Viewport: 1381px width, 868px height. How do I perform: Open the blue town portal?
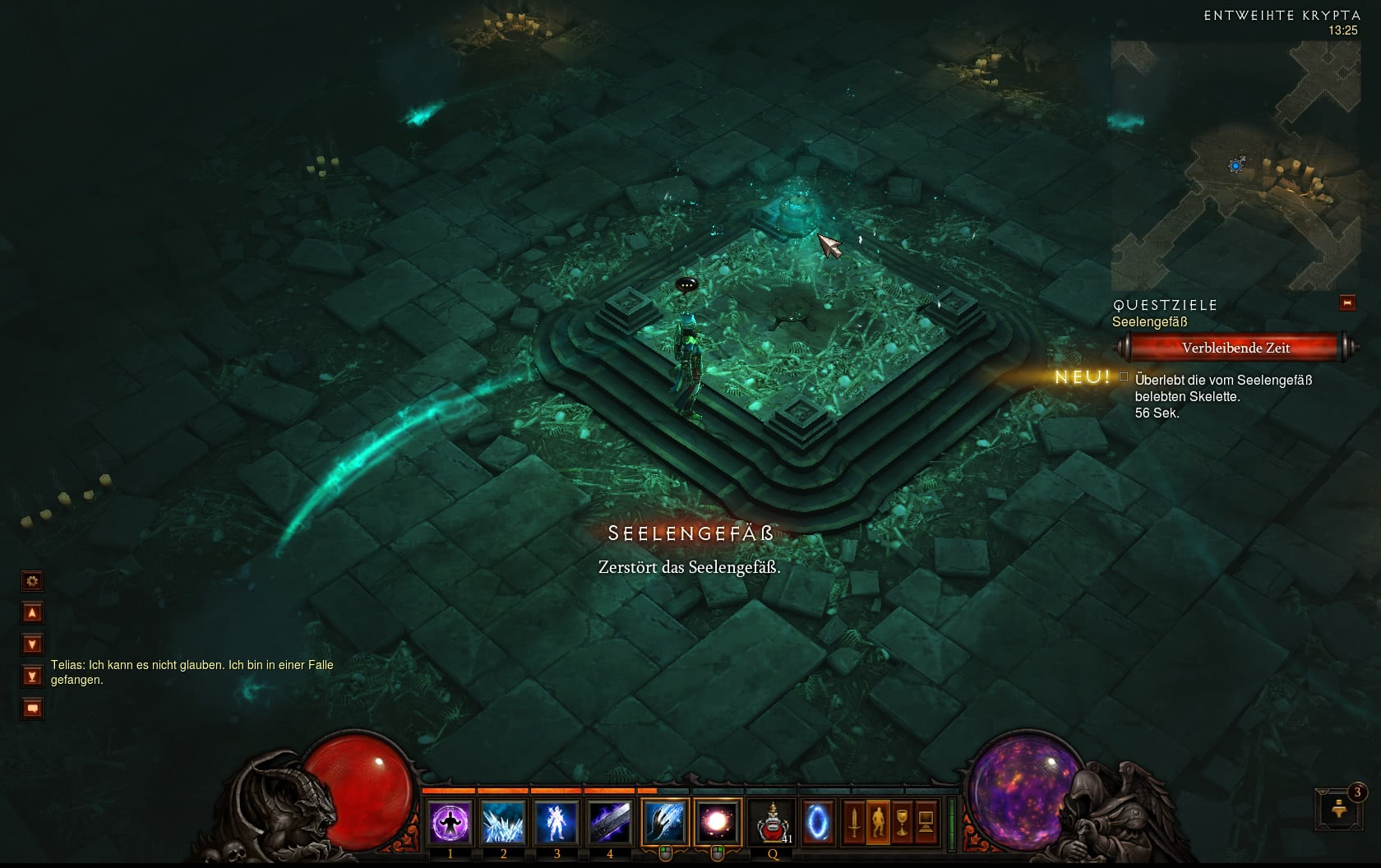click(817, 822)
